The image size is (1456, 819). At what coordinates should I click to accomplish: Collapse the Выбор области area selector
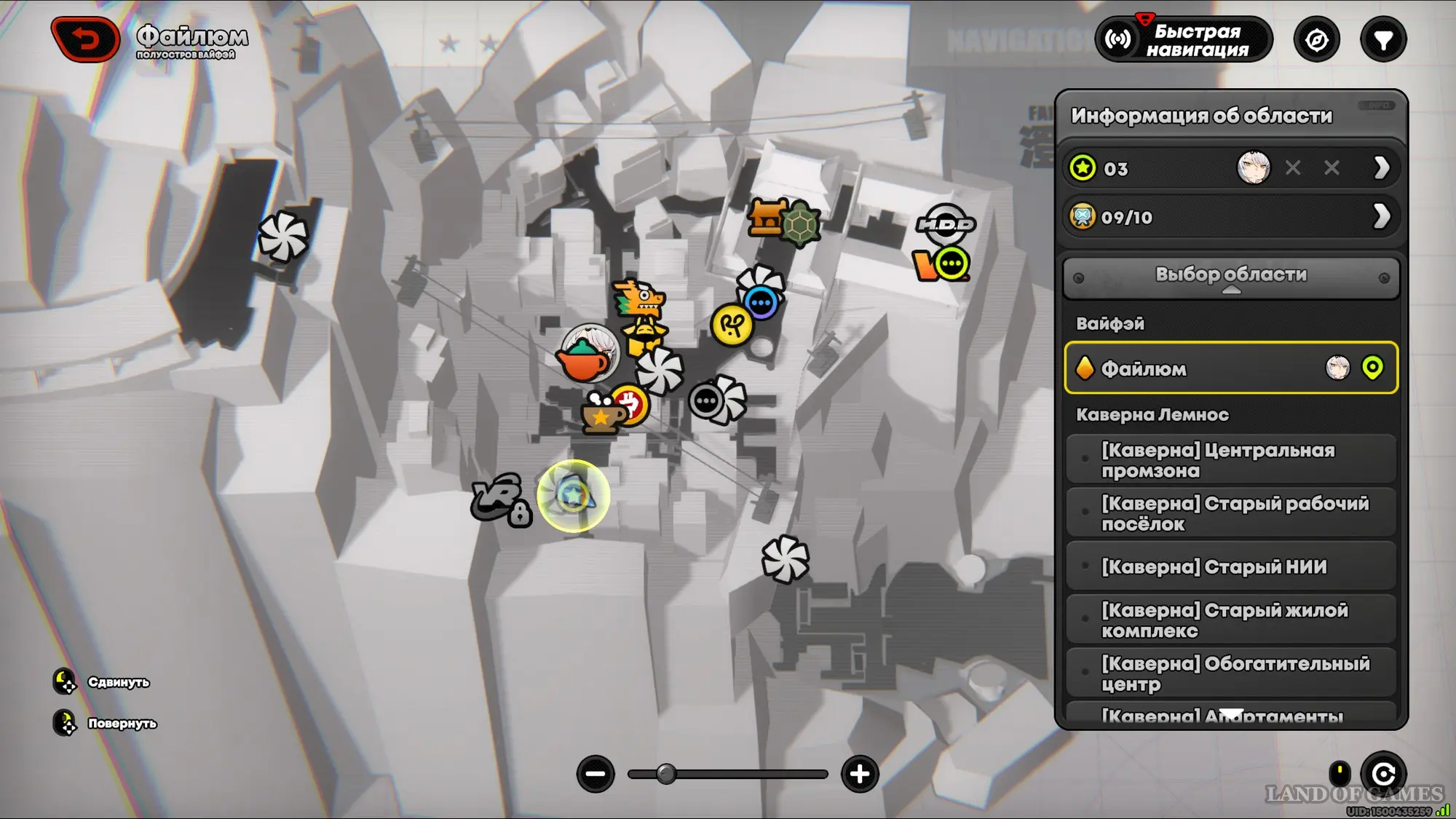pyautogui.click(x=1231, y=277)
